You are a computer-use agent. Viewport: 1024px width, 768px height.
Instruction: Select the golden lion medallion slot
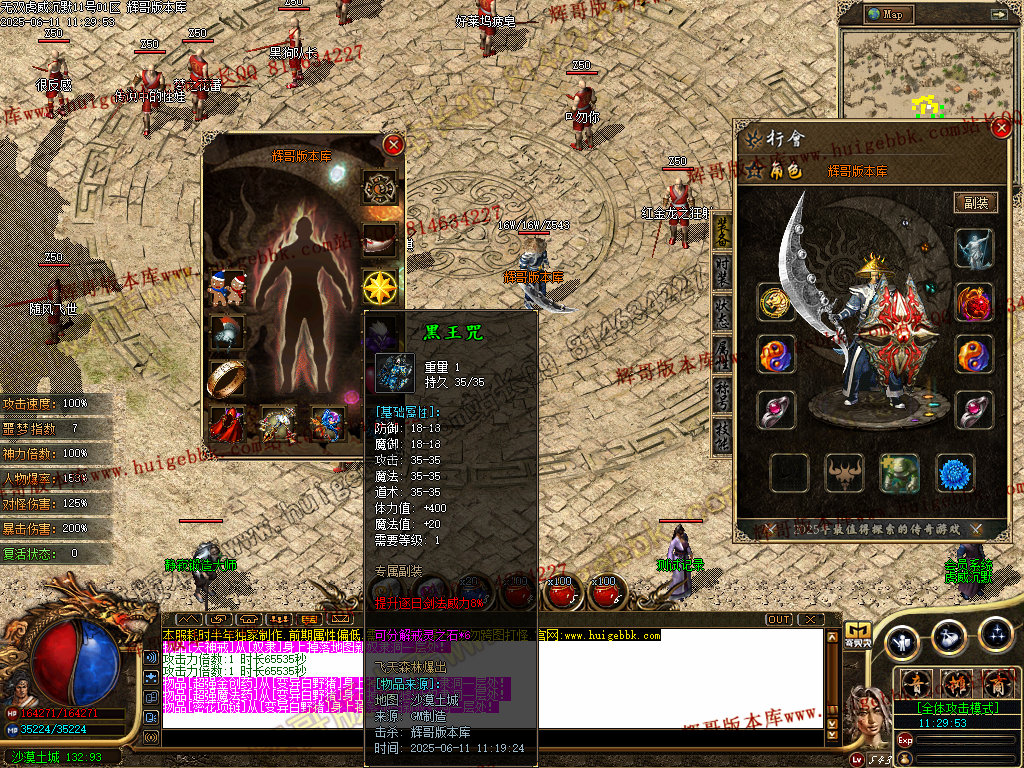[776, 302]
